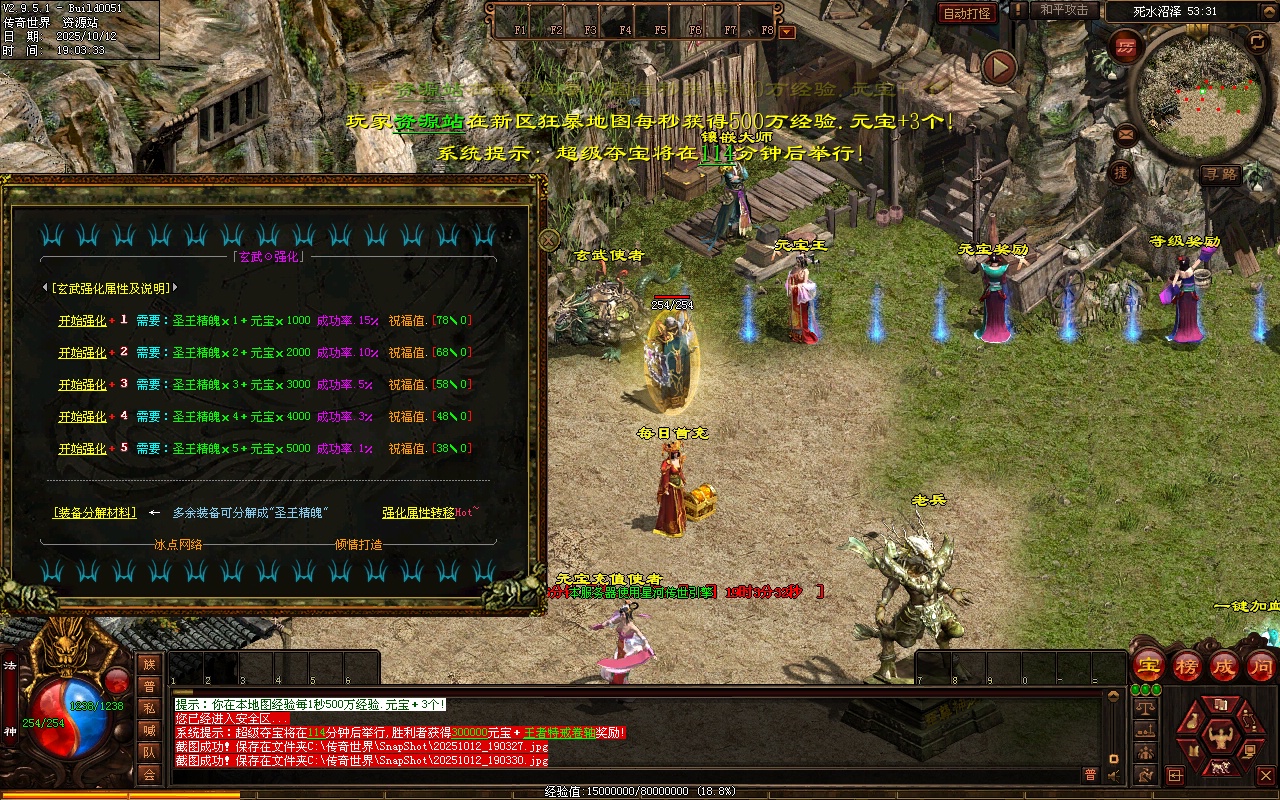Close the 玄武强化 enhancement panel

[x=549, y=240]
